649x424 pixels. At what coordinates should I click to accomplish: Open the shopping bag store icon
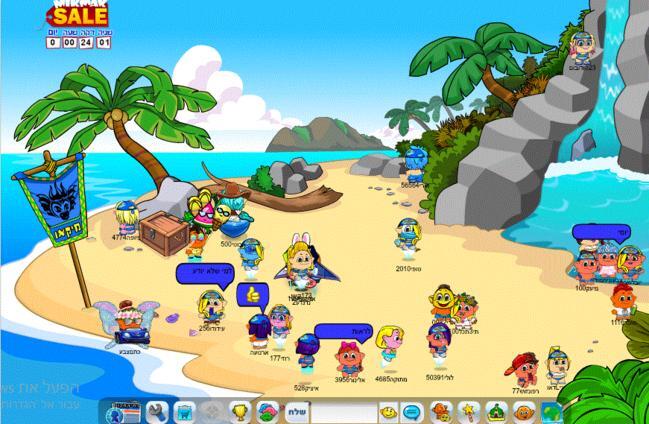click(x=184, y=411)
